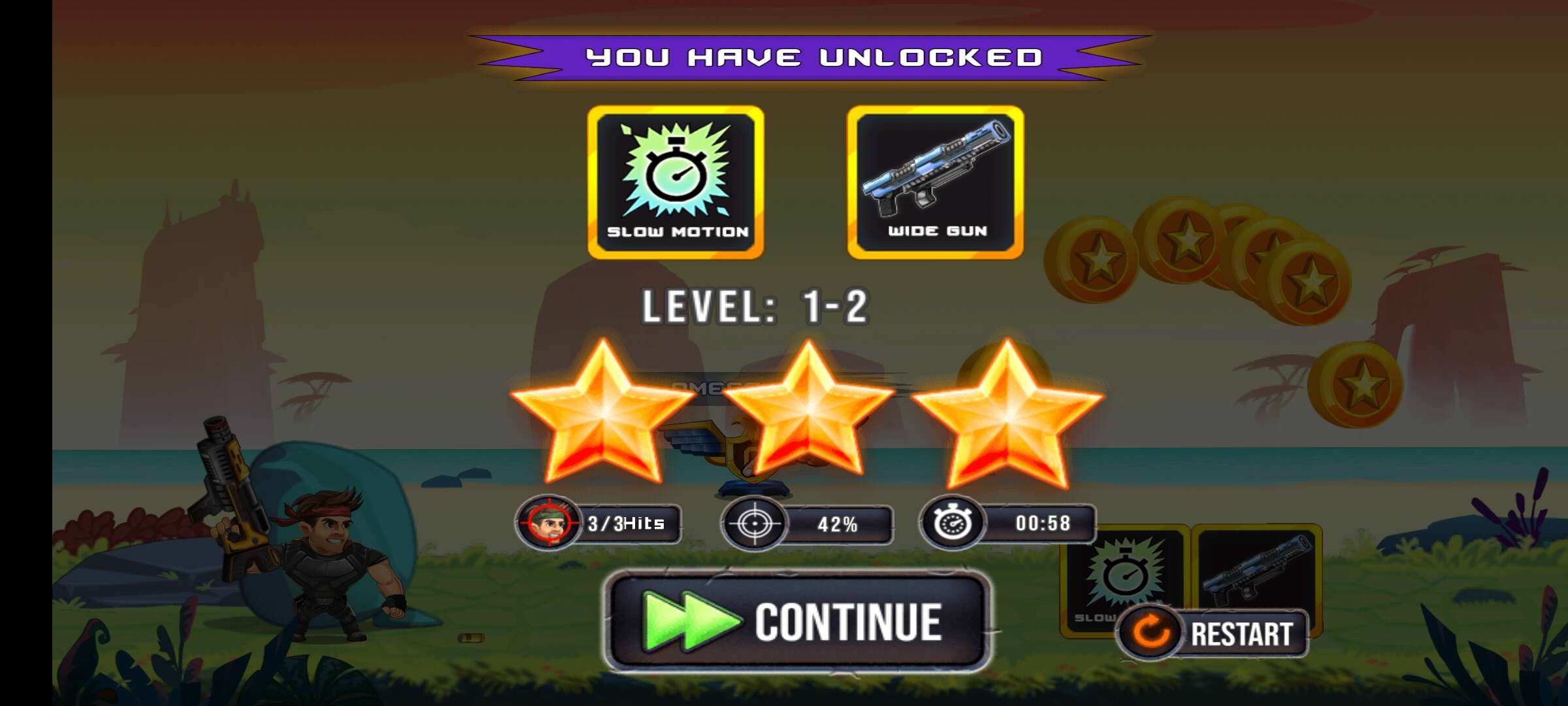The image size is (1568, 706).
Task: Select the unlocked Wide Gun tile
Action: 935,182
